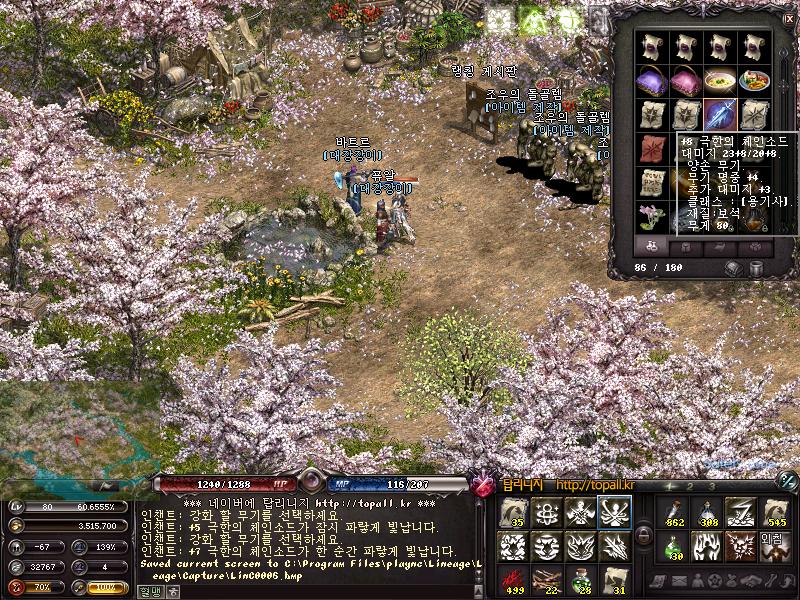The image size is (800, 600).
Task: Close the inventory window
Action: (789, 17)
